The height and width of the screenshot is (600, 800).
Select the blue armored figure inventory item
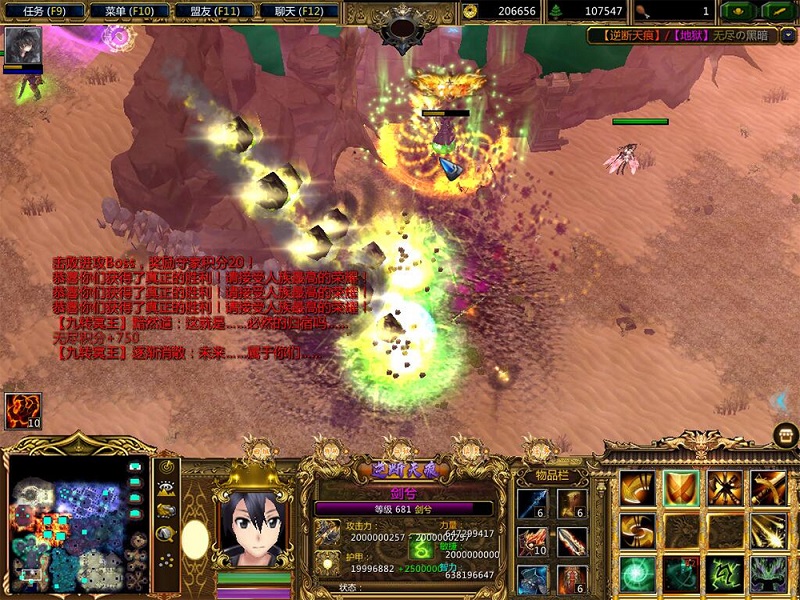click(531, 578)
